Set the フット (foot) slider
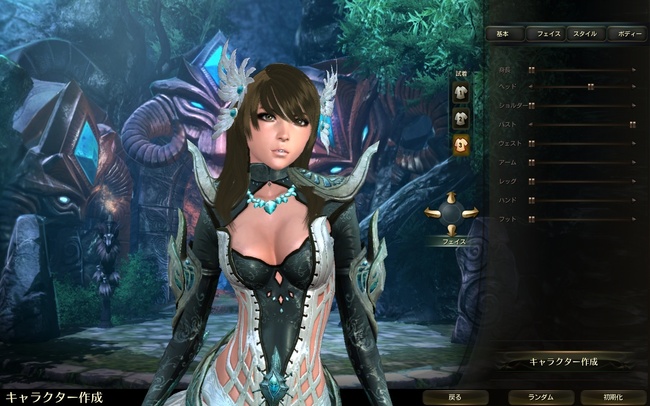 pos(532,218)
